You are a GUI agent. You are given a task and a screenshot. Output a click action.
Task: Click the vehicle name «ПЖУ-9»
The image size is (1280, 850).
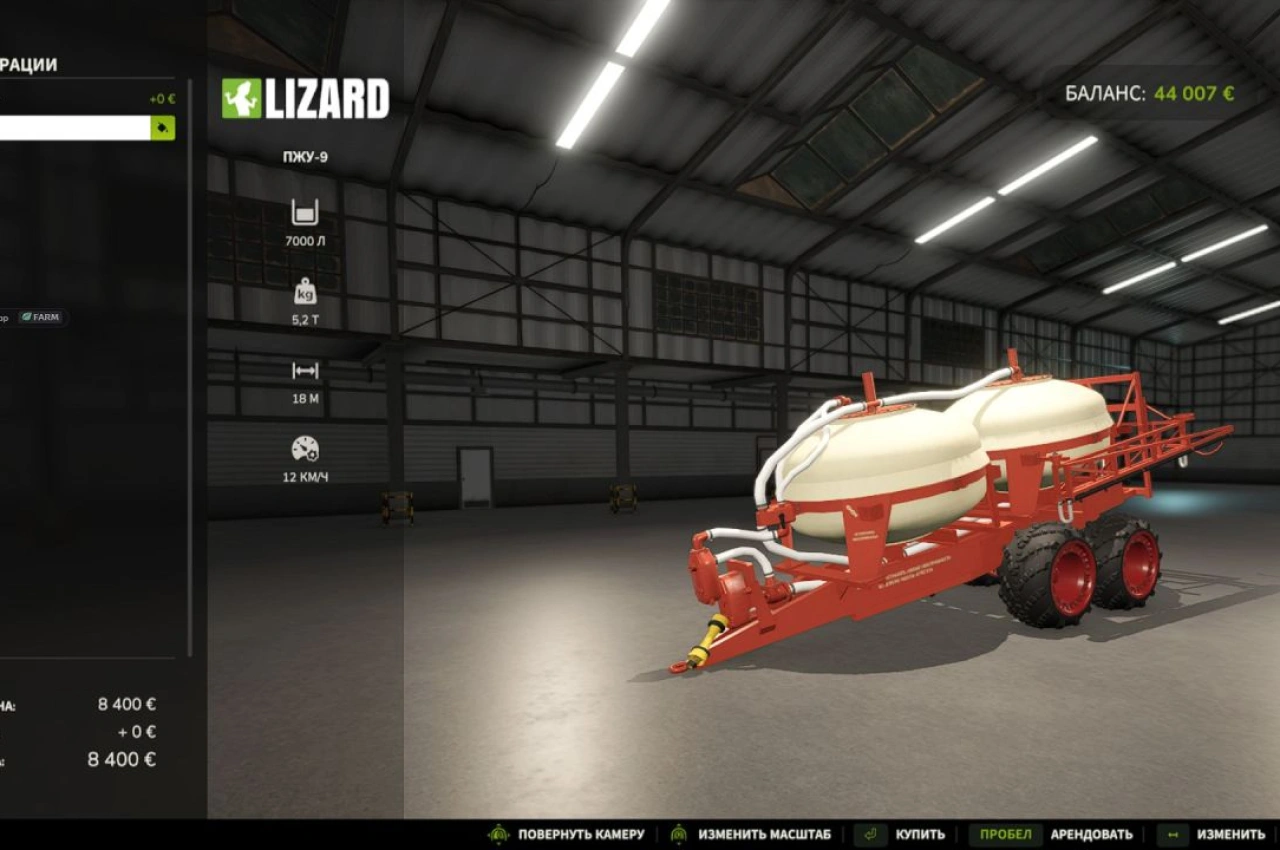point(305,156)
